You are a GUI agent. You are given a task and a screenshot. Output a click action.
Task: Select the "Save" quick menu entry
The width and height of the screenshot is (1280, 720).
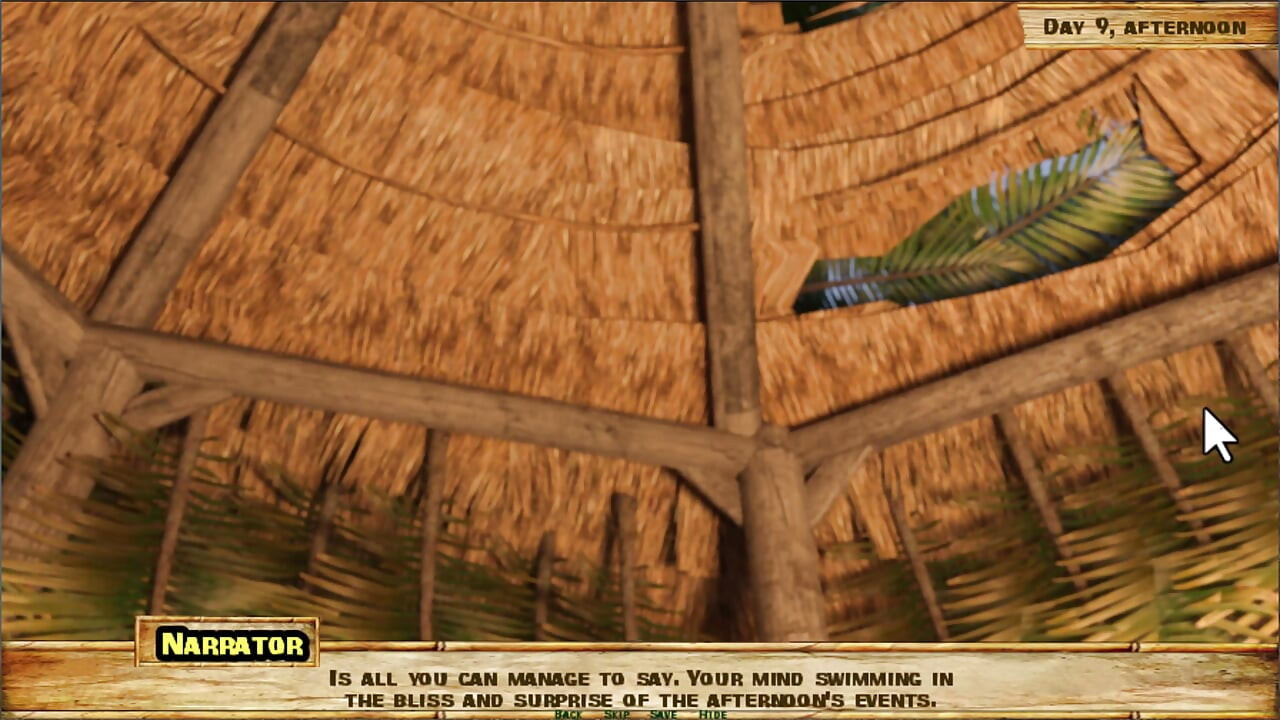664,716
